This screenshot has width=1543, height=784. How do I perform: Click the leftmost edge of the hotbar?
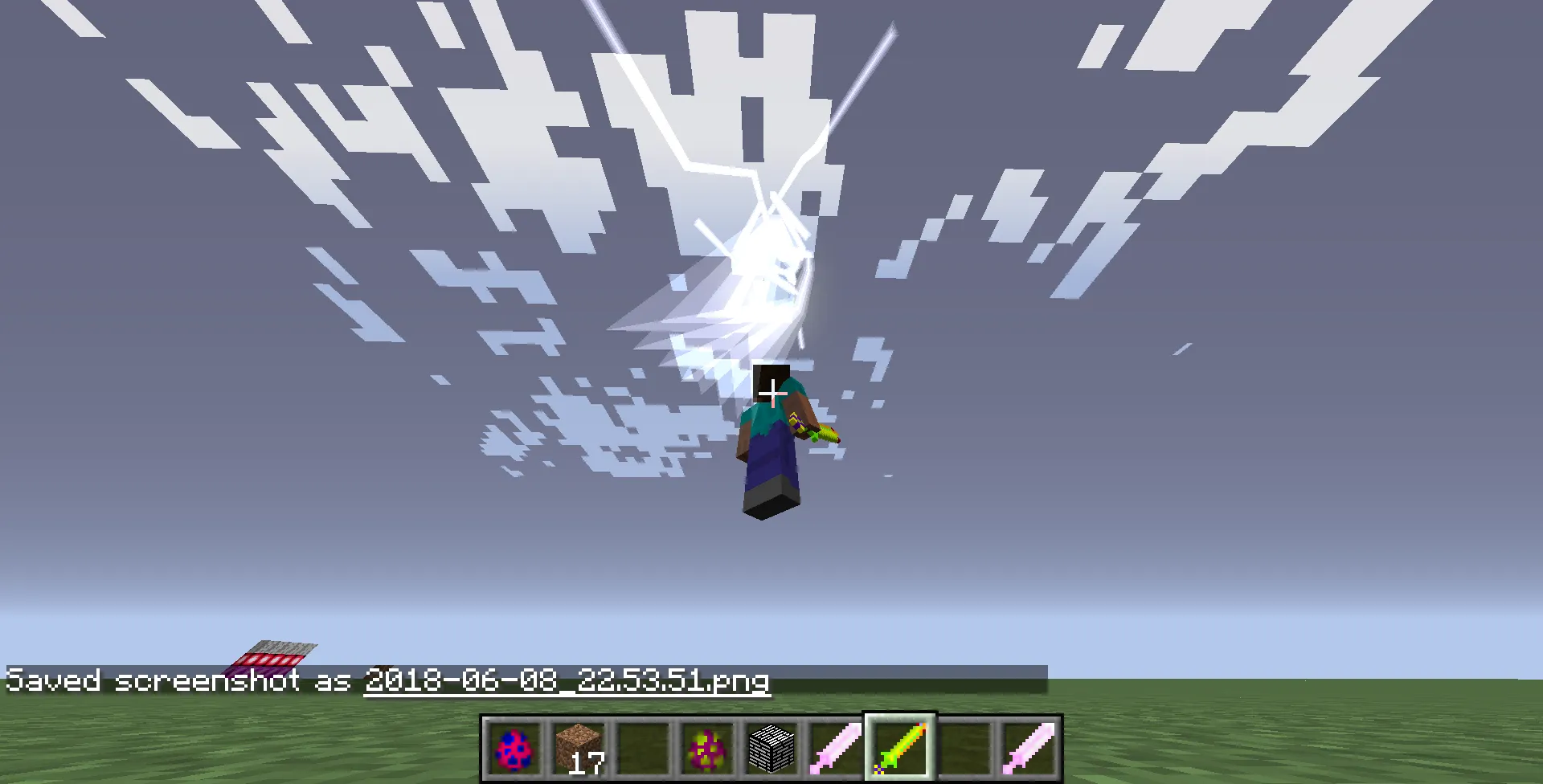click(484, 747)
